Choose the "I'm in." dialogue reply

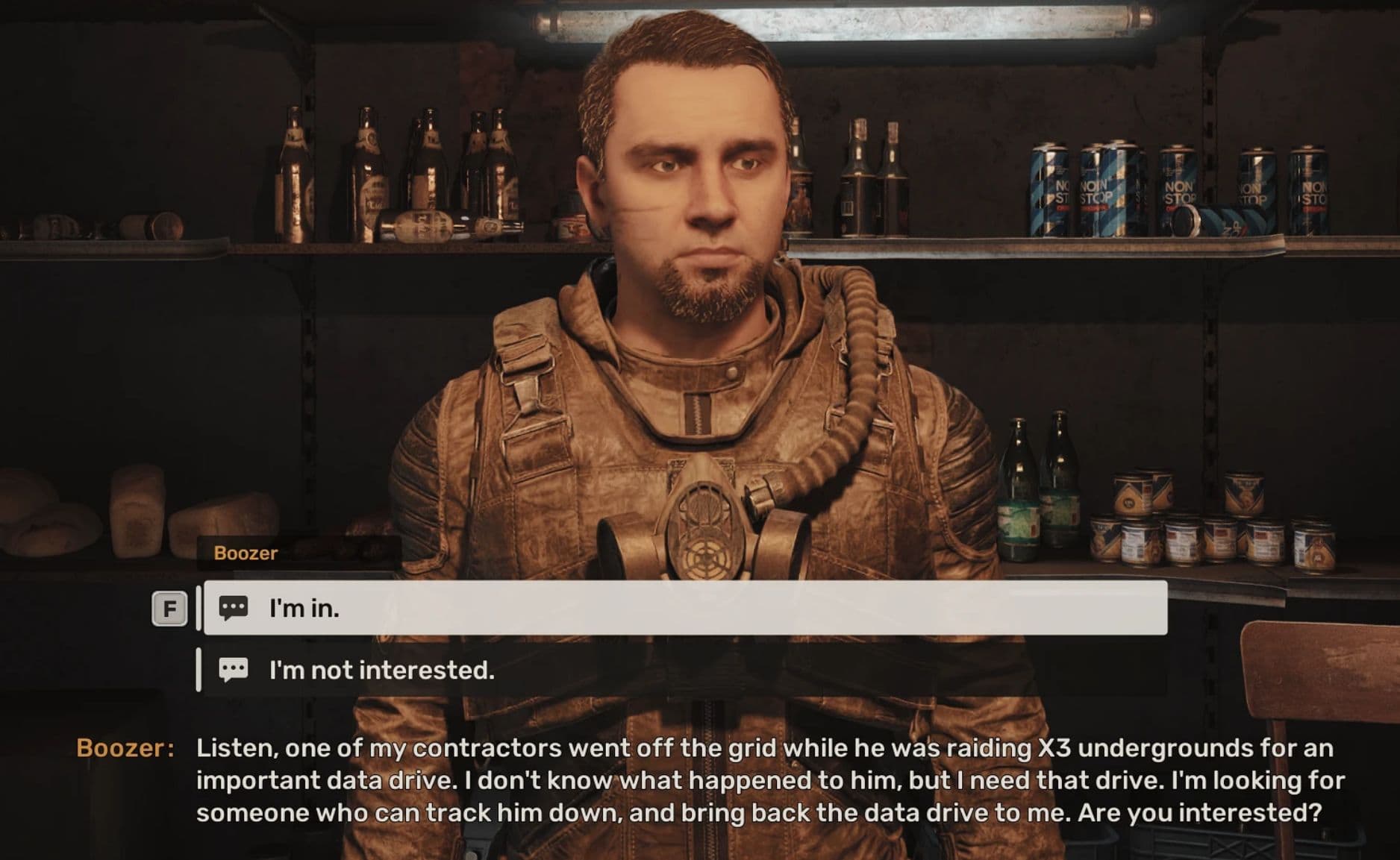point(684,609)
